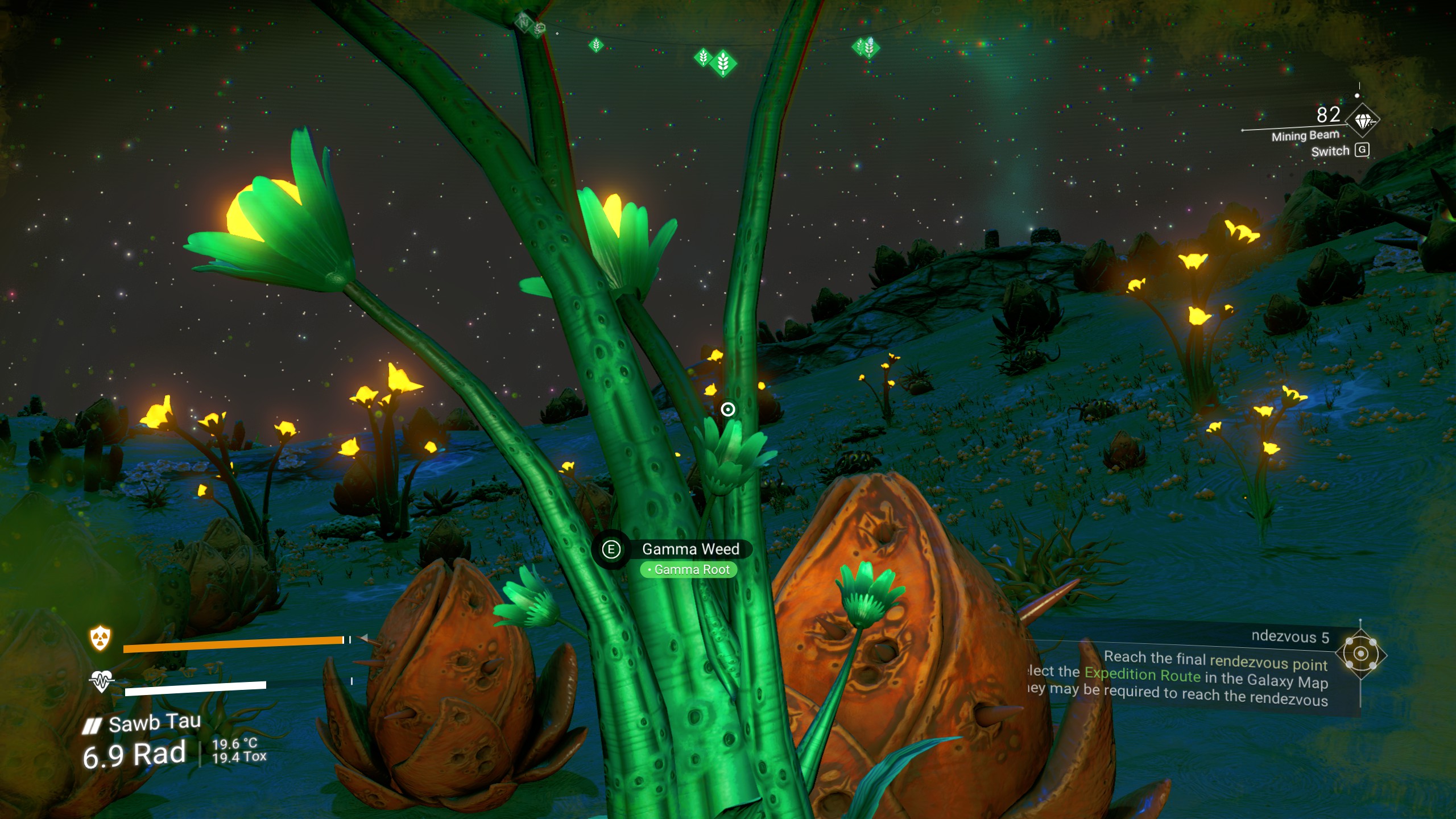Select the life support heartbeat icon

pyautogui.click(x=102, y=680)
